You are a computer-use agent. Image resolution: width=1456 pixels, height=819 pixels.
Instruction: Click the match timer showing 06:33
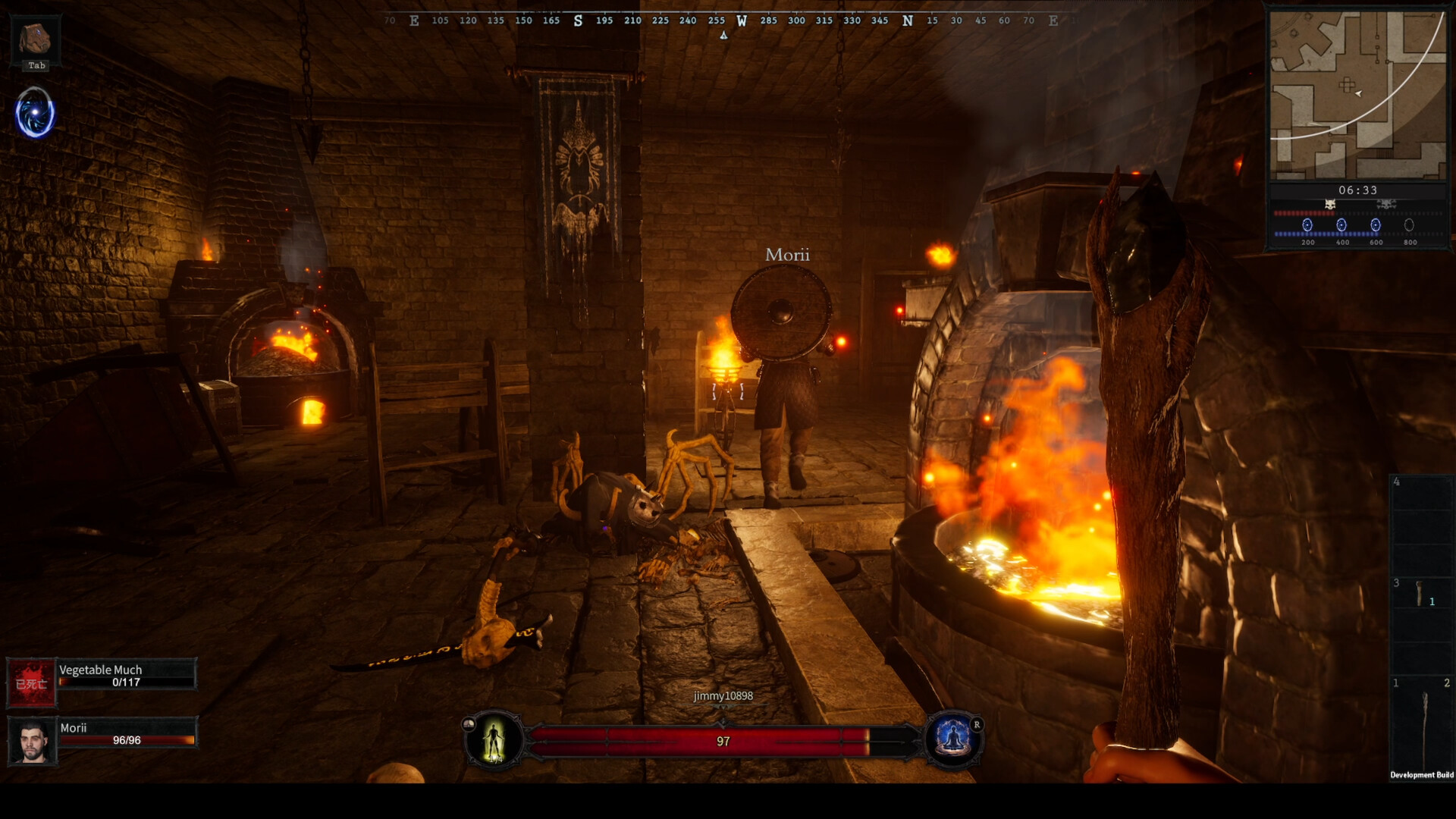click(1359, 190)
